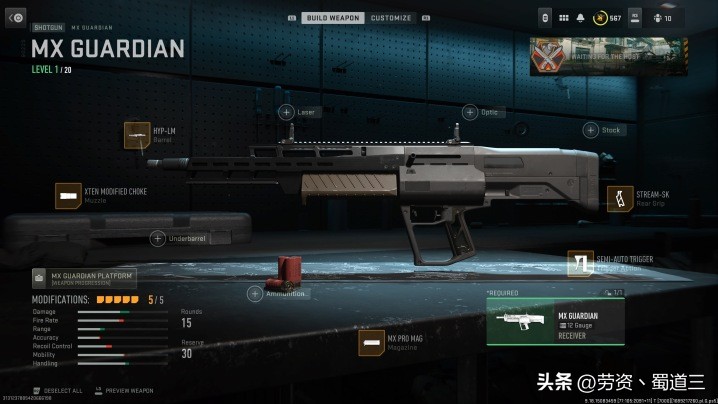Image resolution: width=718 pixels, height=404 pixels.
Task: Open the XTEN Modified Choke muzzle slot
Action: click(x=69, y=195)
